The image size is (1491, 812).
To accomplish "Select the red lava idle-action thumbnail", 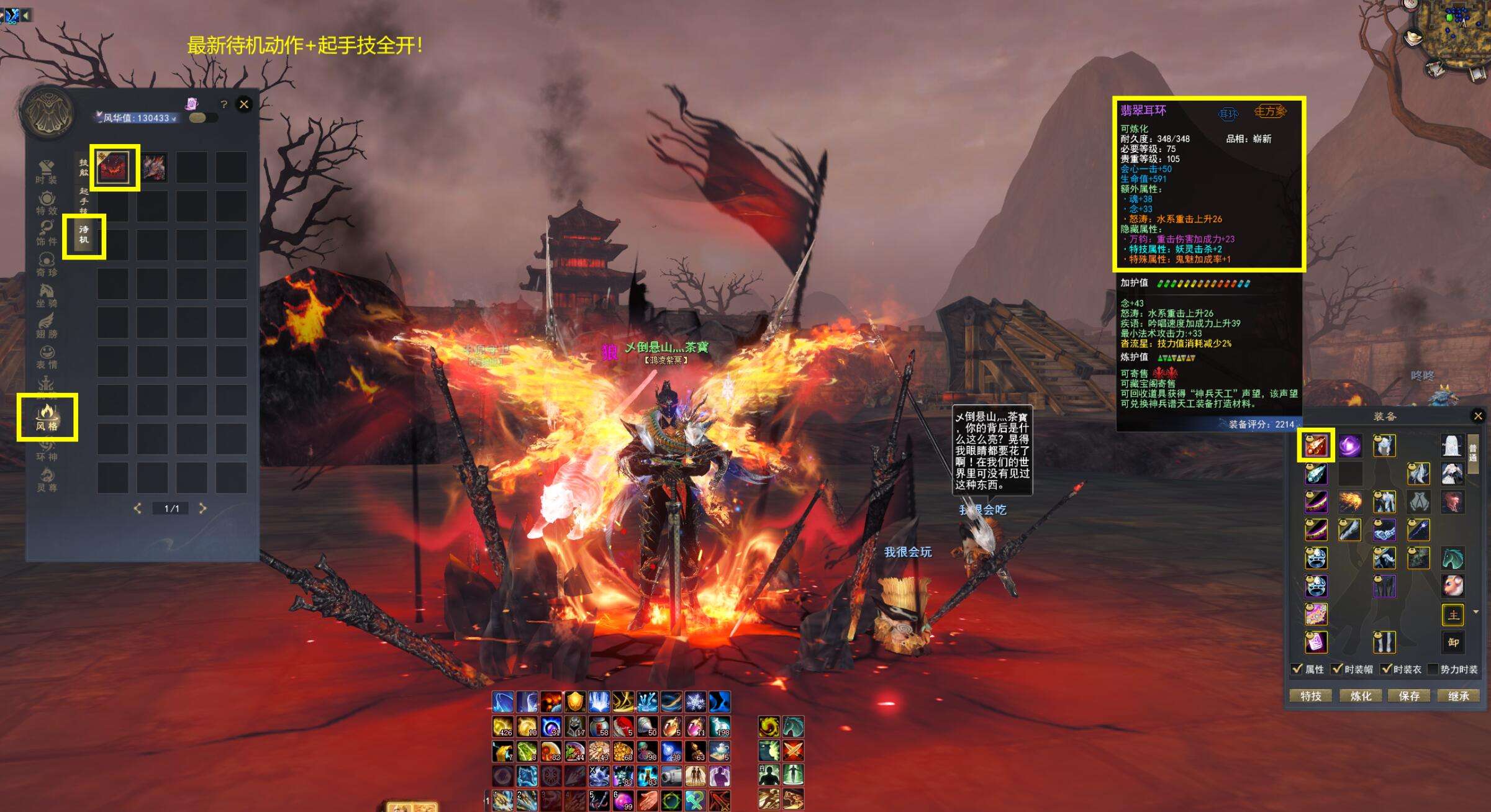I will pos(114,168).
